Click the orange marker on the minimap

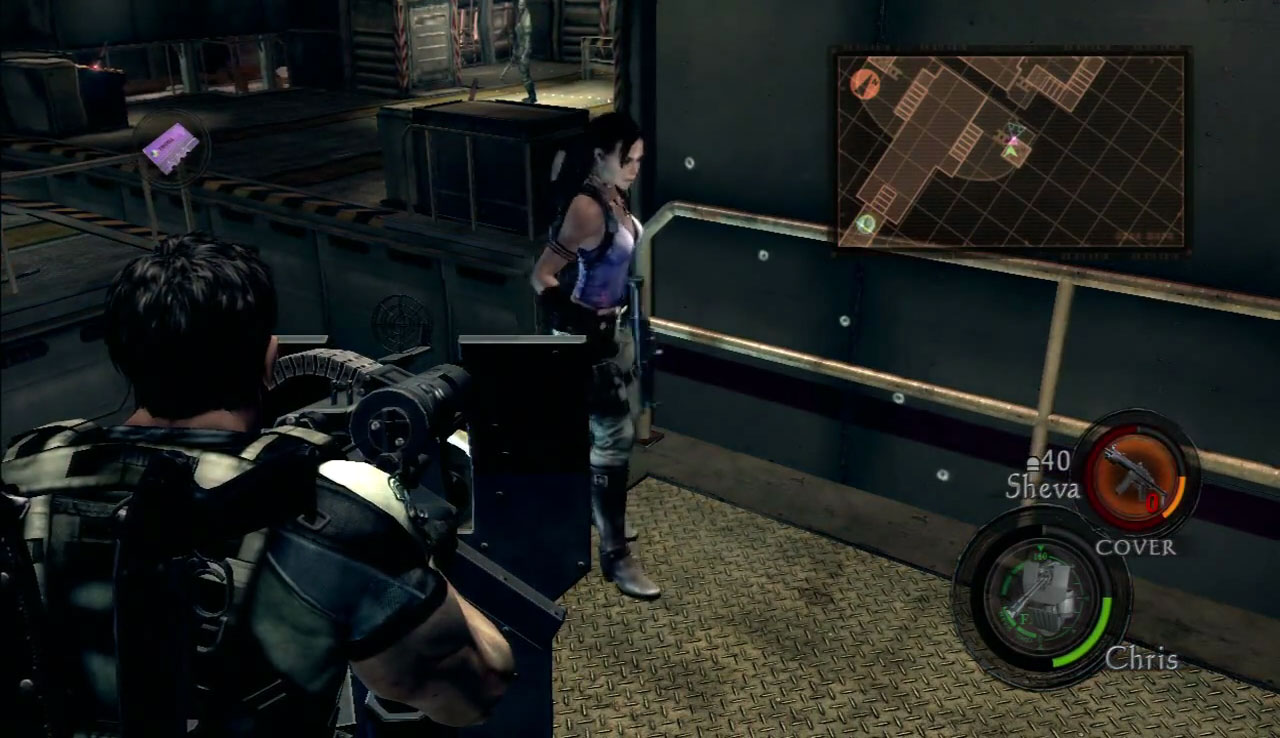[865, 83]
